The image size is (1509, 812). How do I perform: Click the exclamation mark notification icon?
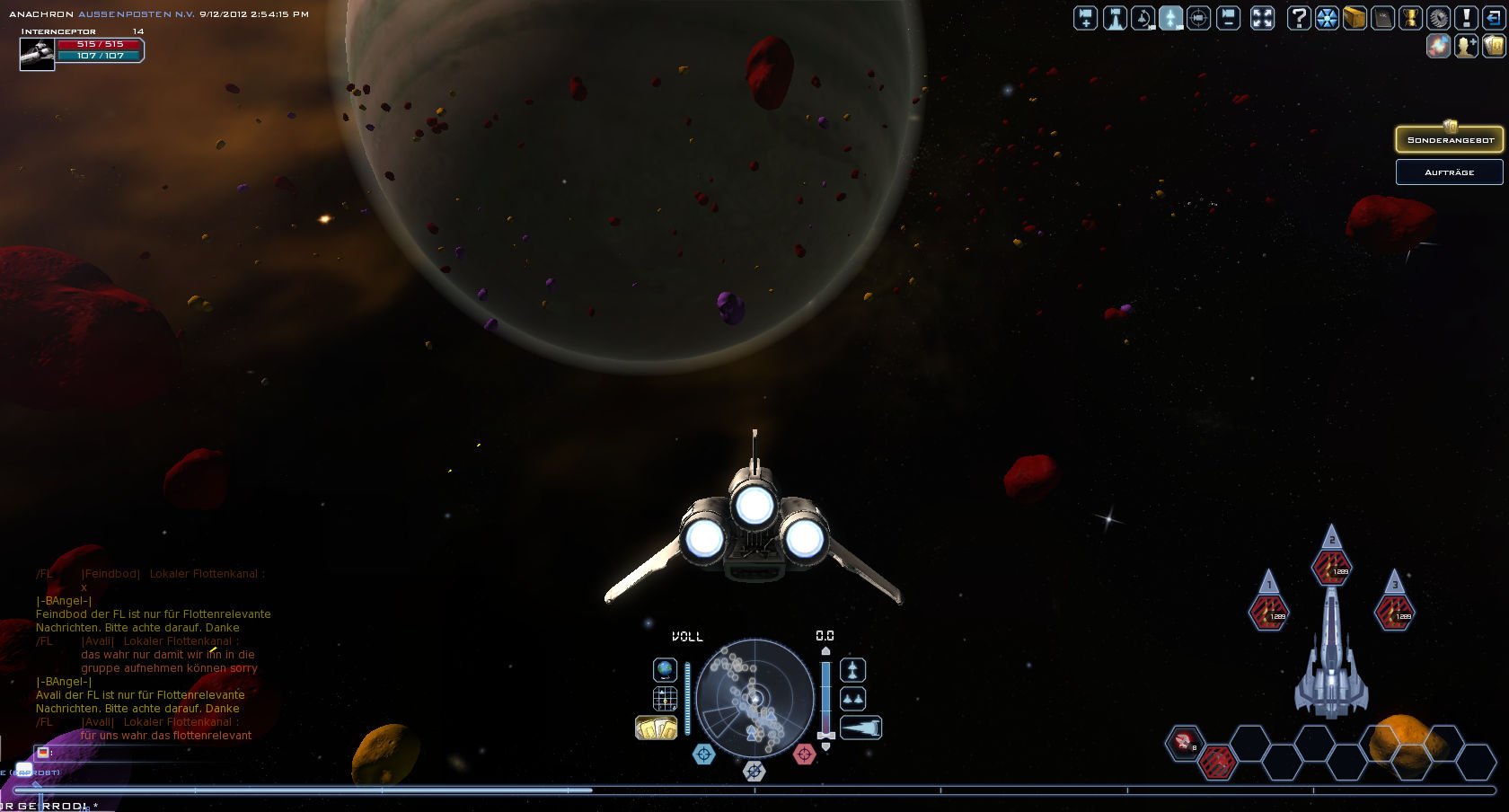click(1466, 18)
